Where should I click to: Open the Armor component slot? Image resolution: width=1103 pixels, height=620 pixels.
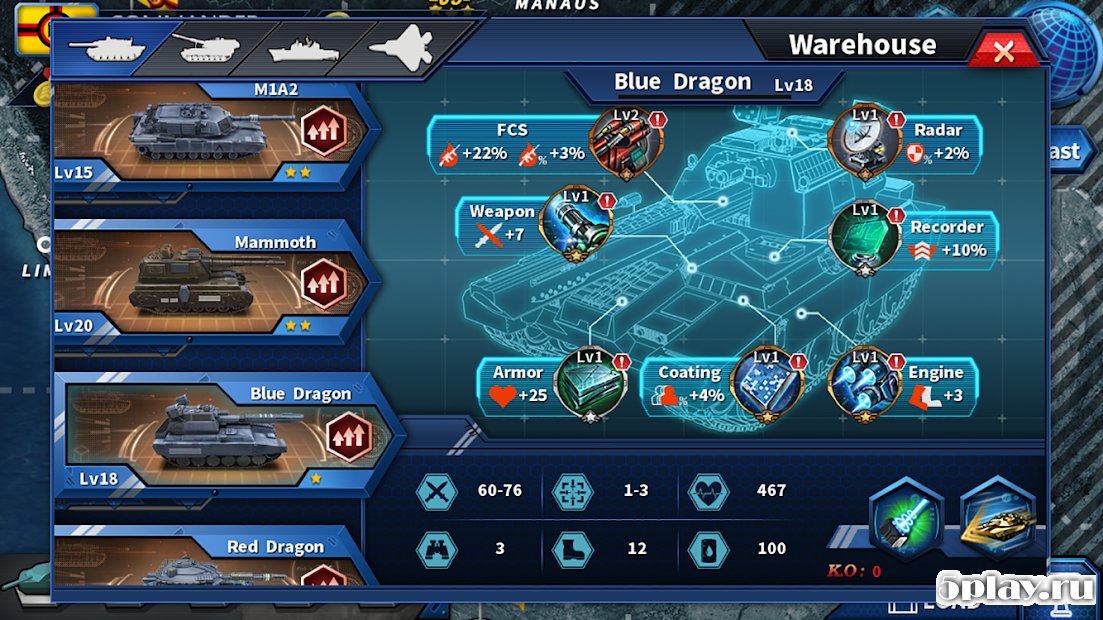click(590, 383)
